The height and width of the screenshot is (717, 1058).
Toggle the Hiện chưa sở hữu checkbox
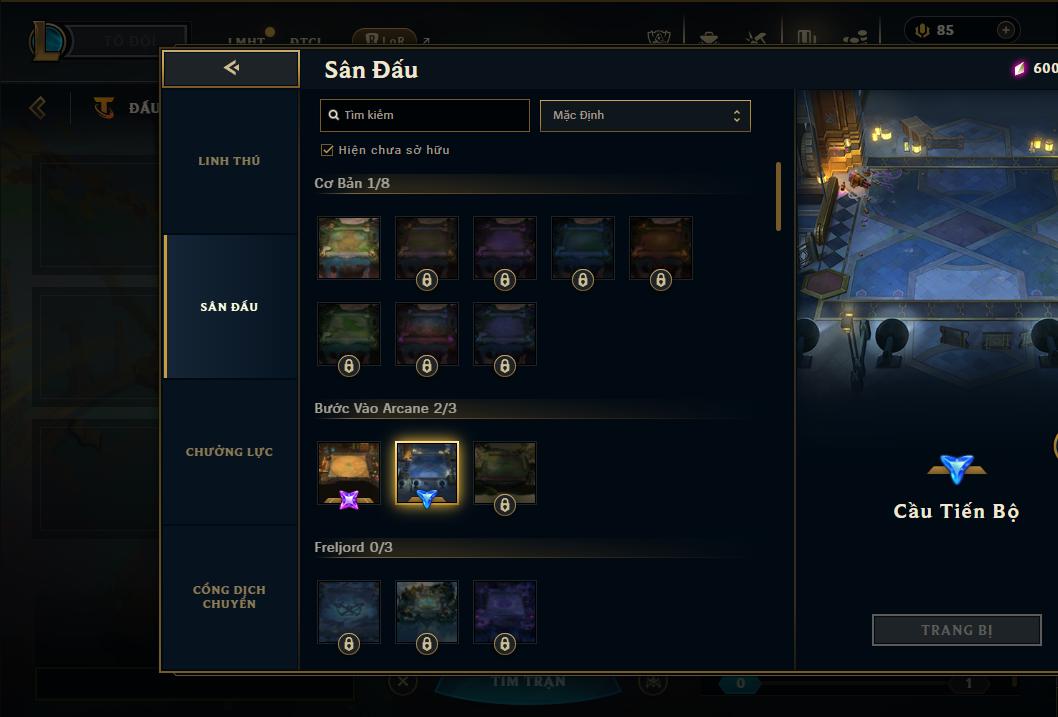[327, 150]
